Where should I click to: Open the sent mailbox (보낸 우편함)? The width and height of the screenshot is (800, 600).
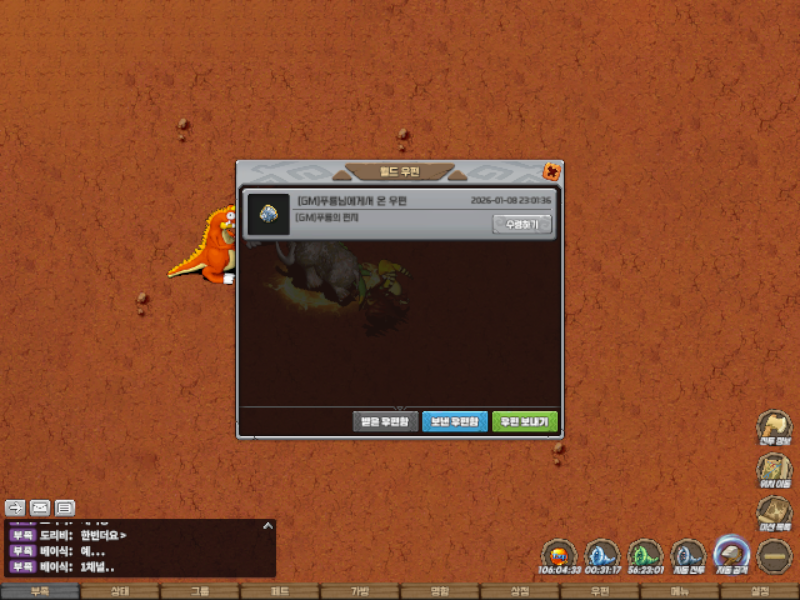click(455, 422)
